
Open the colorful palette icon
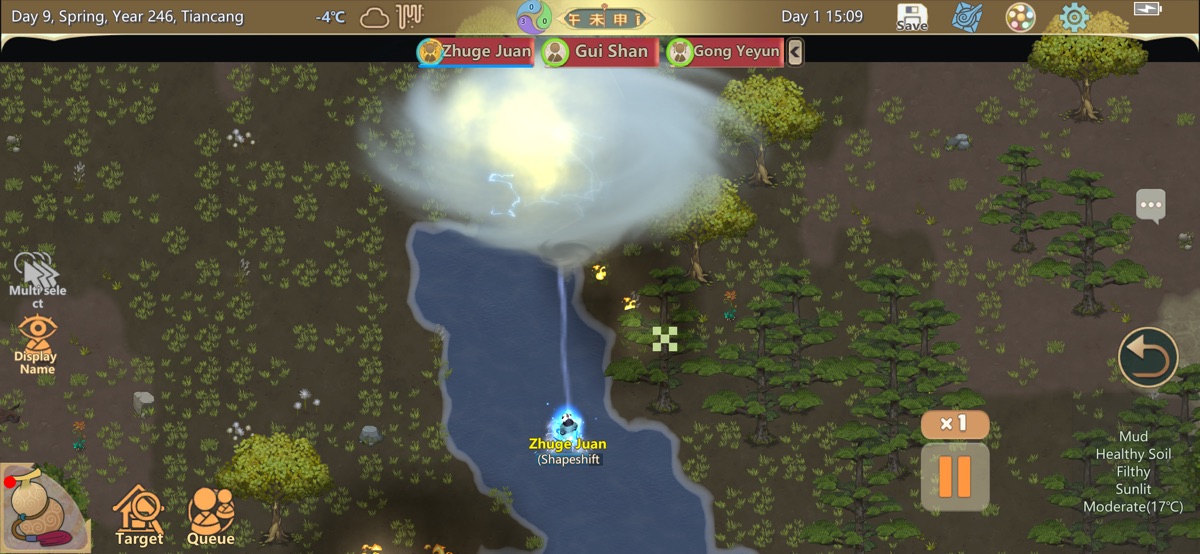1019,17
